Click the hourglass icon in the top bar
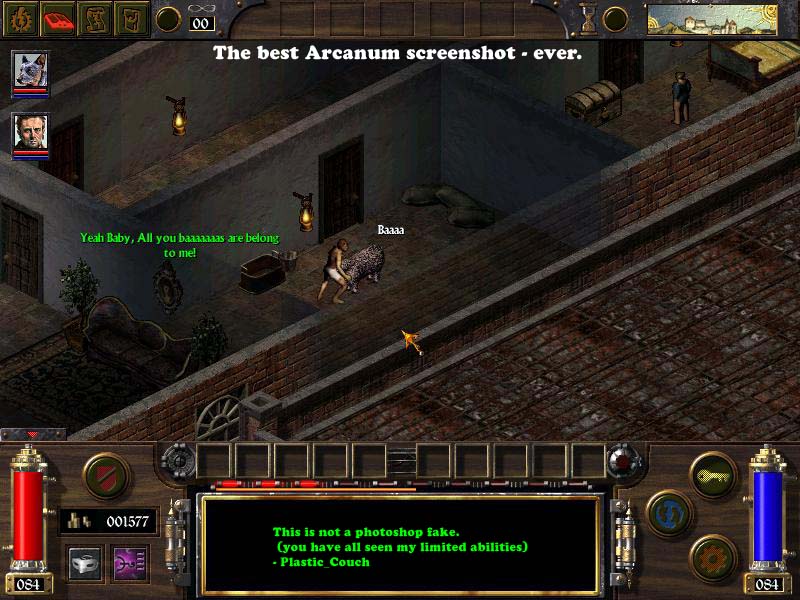The width and height of the screenshot is (800, 600). coord(586,18)
